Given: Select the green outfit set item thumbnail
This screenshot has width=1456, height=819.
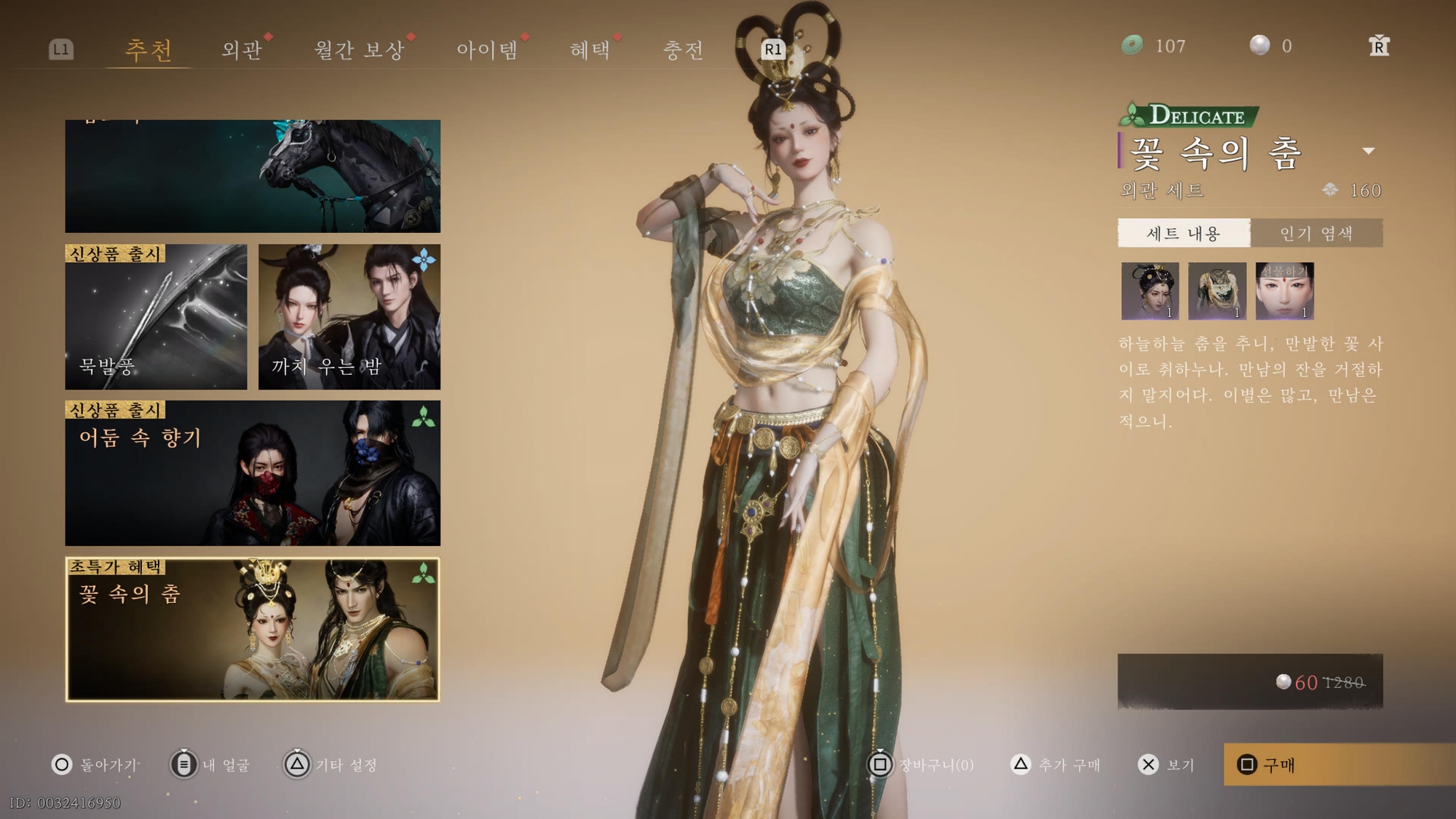Looking at the screenshot, I should tap(1217, 291).
